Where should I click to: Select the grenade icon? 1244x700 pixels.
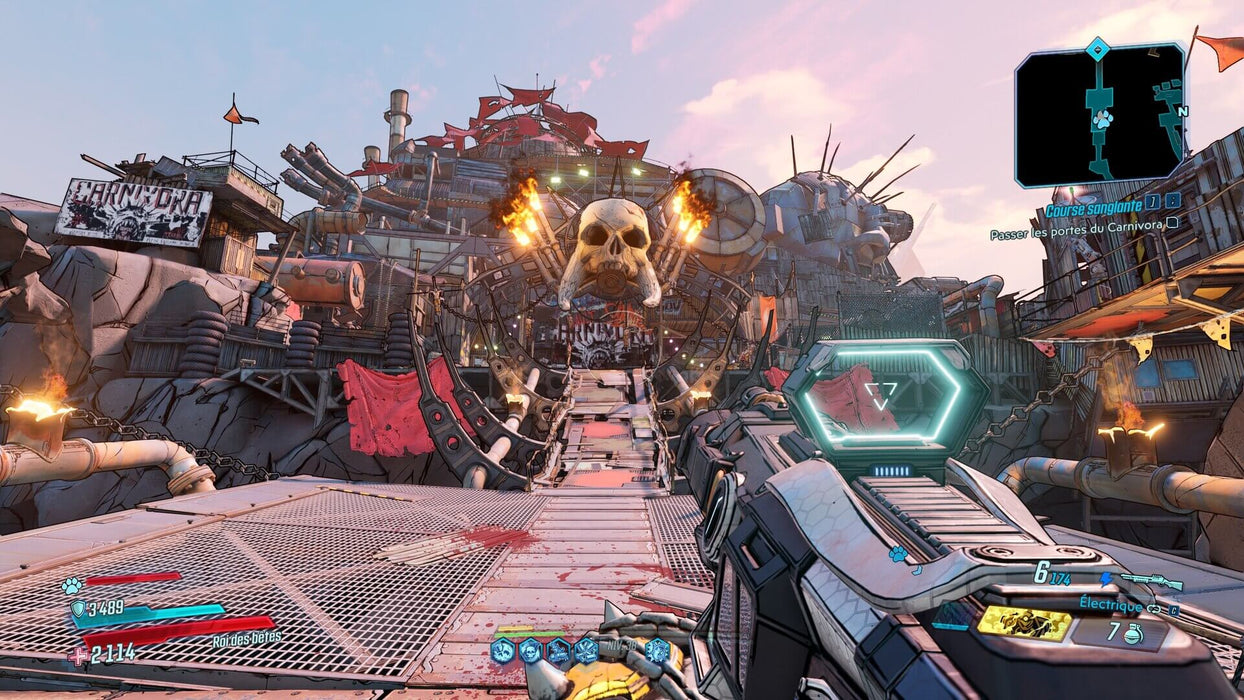[x=1133, y=633]
